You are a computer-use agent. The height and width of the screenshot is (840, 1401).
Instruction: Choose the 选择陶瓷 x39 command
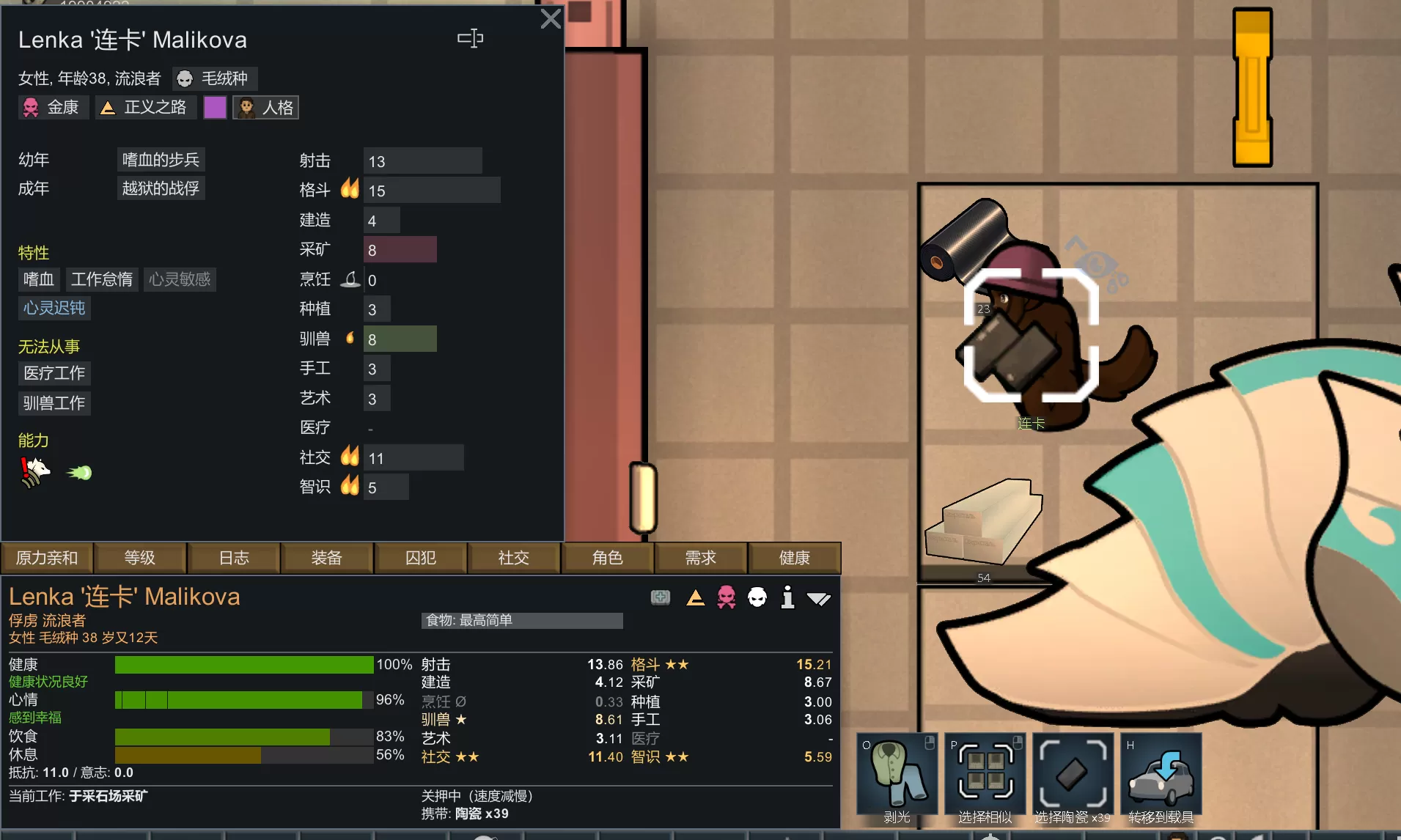(x=1073, y=778)
